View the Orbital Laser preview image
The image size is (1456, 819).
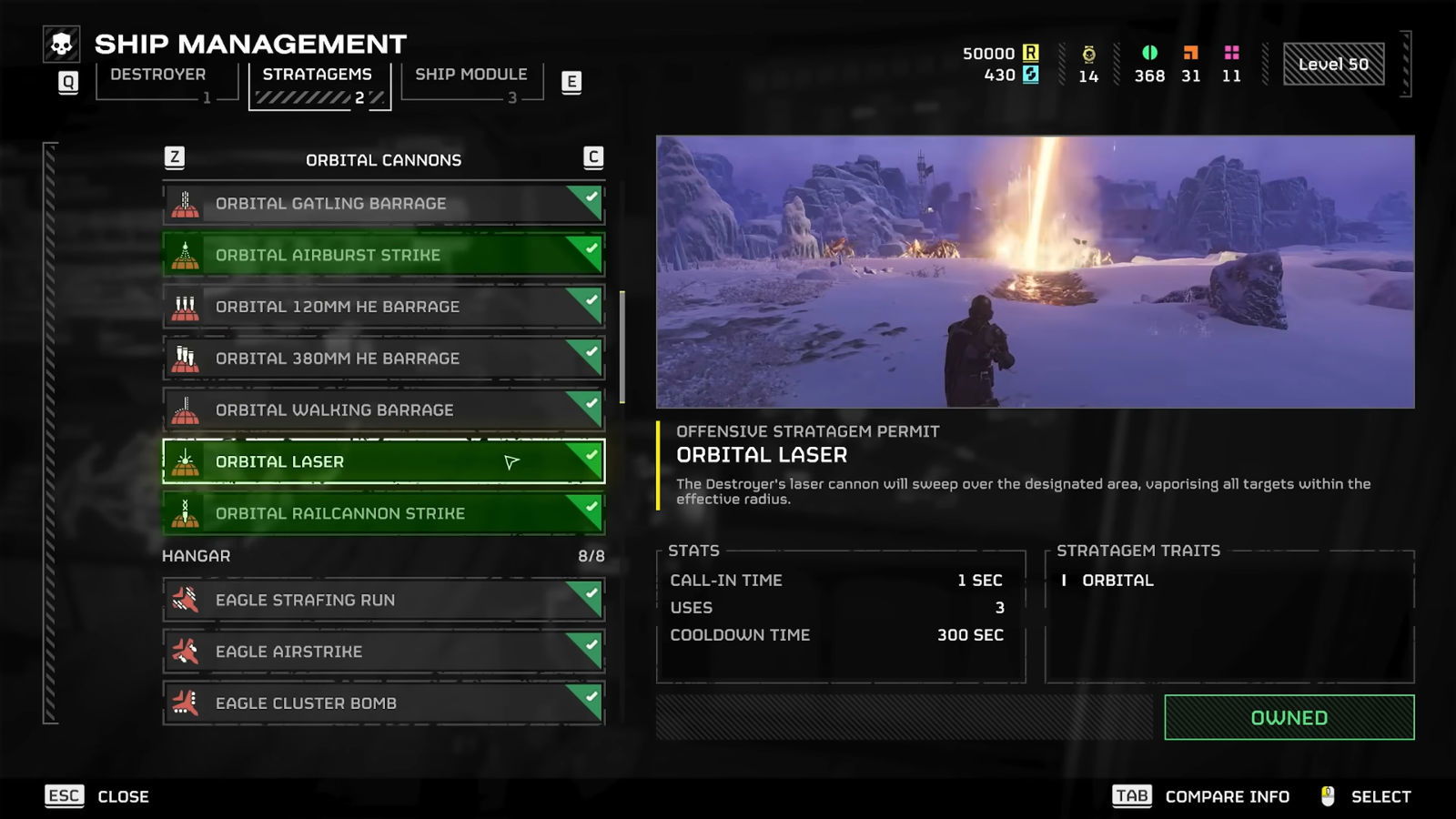coord(1035,271)
